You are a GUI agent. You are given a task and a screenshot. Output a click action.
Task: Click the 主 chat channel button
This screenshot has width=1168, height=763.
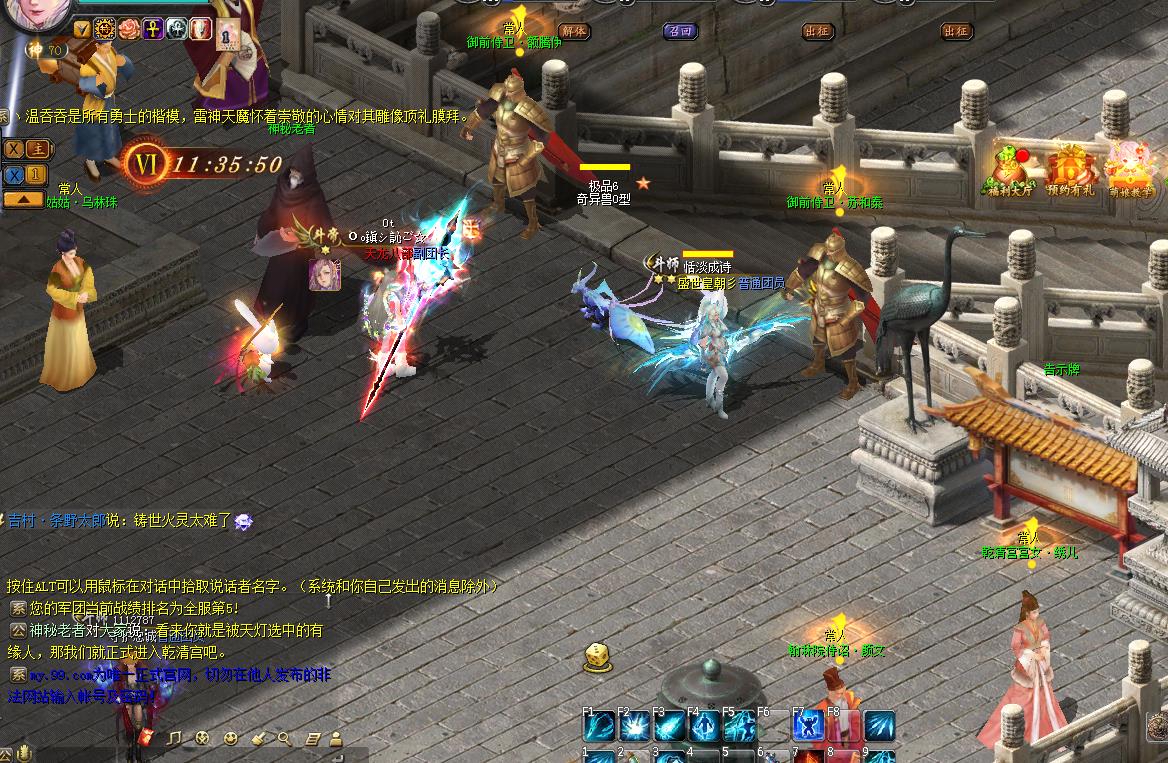pyautogui.click(x=38, y=149)
